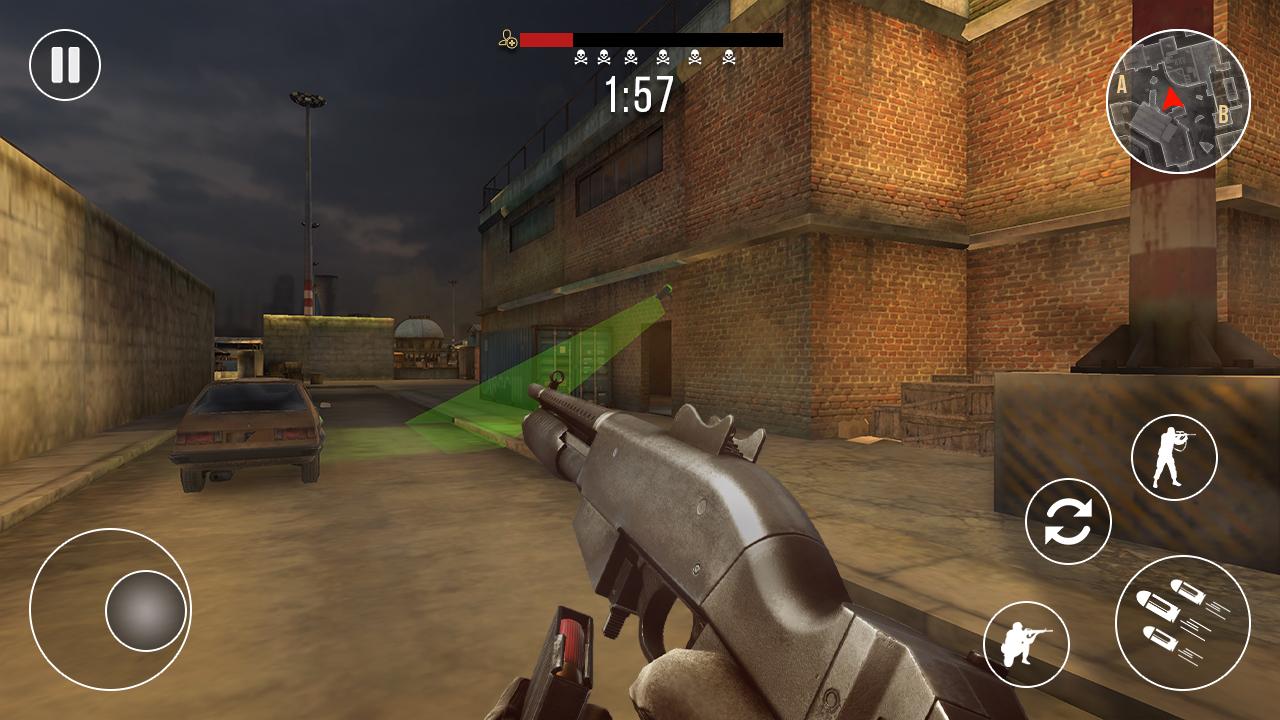The image size is (1280, 720).
Task: Select the first skull kill indicator
Action: tap(578, 57)
